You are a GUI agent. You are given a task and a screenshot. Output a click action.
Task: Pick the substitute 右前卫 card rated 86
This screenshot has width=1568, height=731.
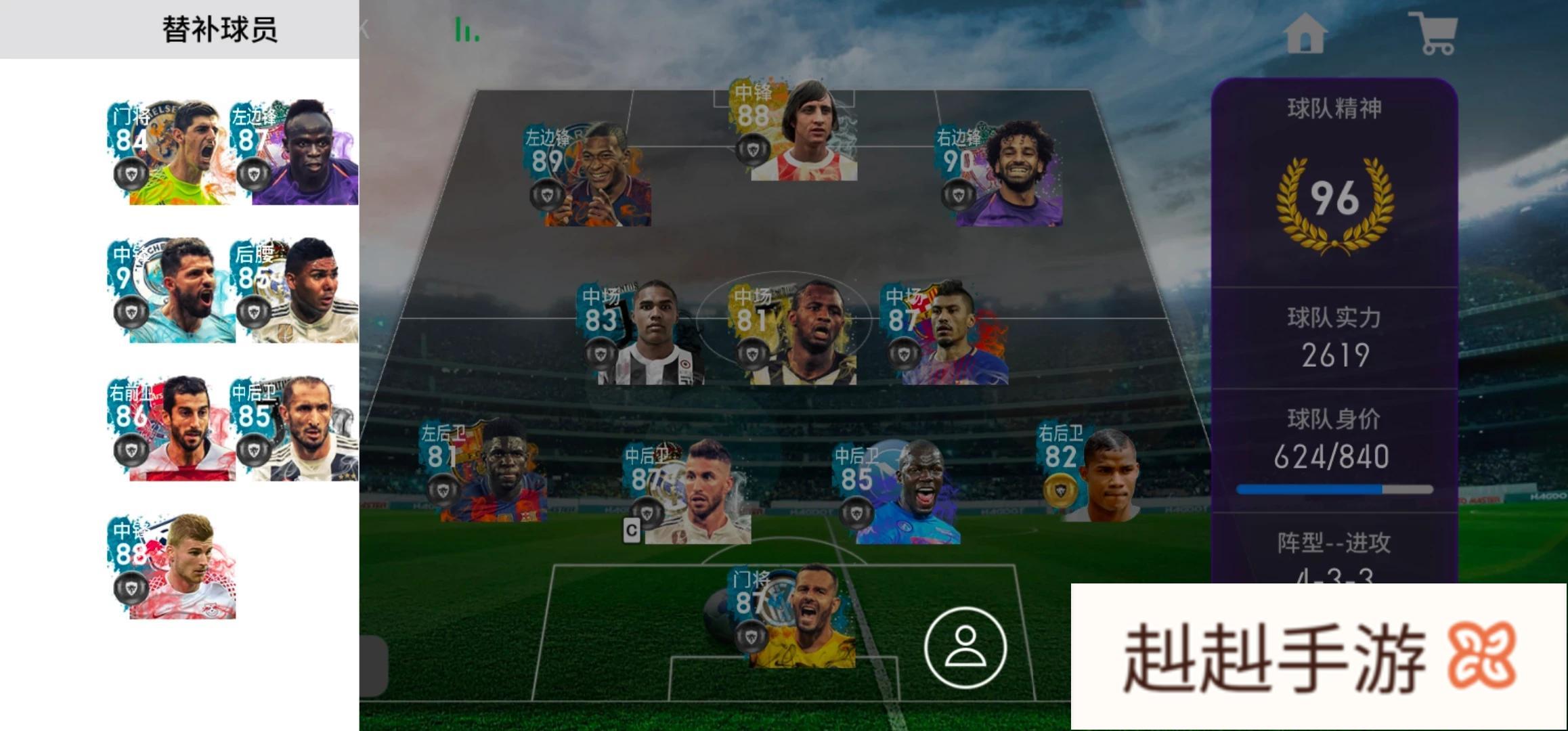pos(173,429)
